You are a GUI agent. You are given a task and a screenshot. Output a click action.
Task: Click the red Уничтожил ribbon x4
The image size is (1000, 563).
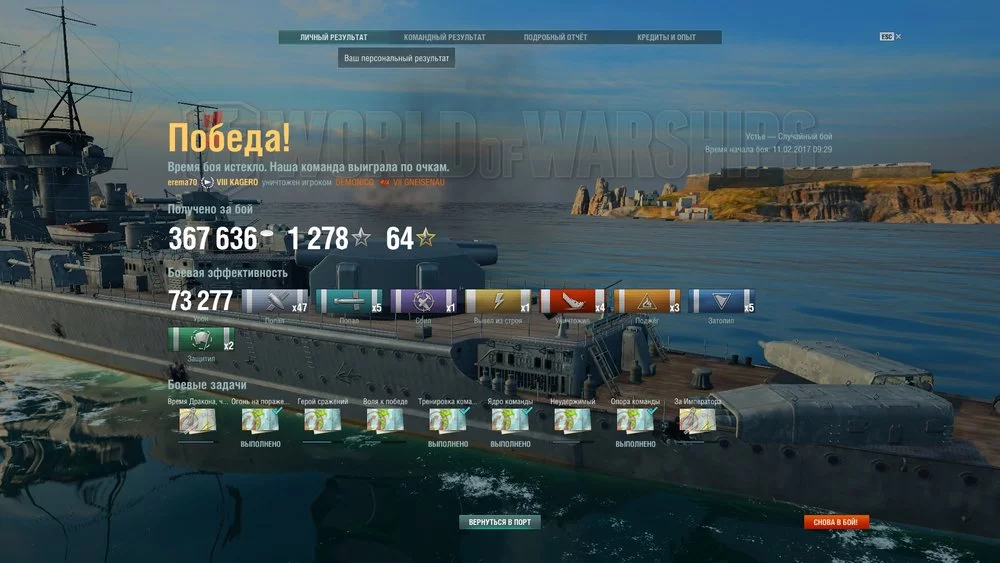pos(572,302)
